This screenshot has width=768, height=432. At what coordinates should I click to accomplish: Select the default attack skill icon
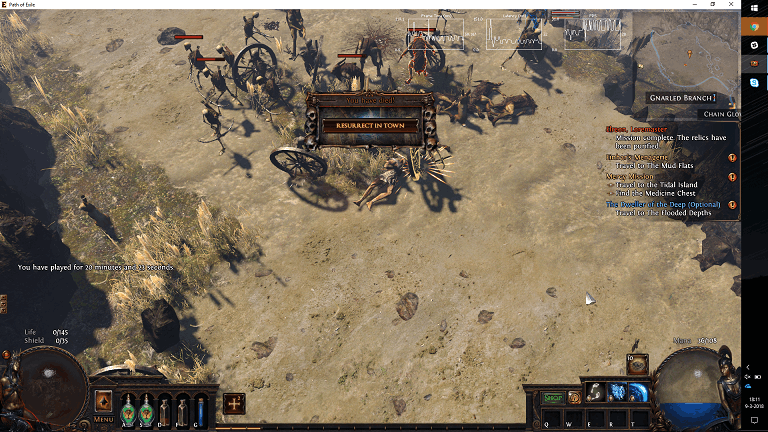595,392
